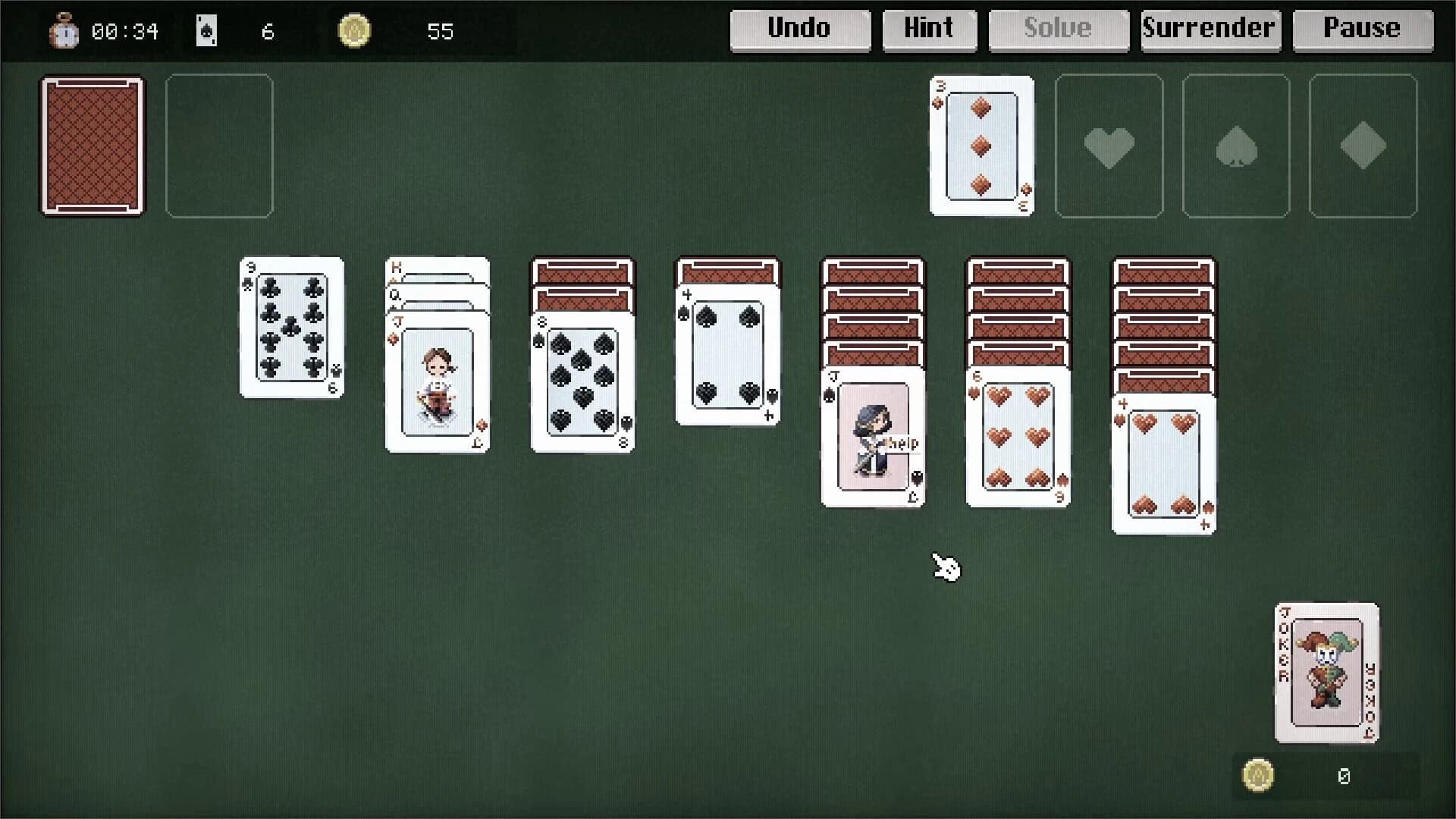Select the Jack of spades with help character
1456x819 pixels.
tap(873, 436)
